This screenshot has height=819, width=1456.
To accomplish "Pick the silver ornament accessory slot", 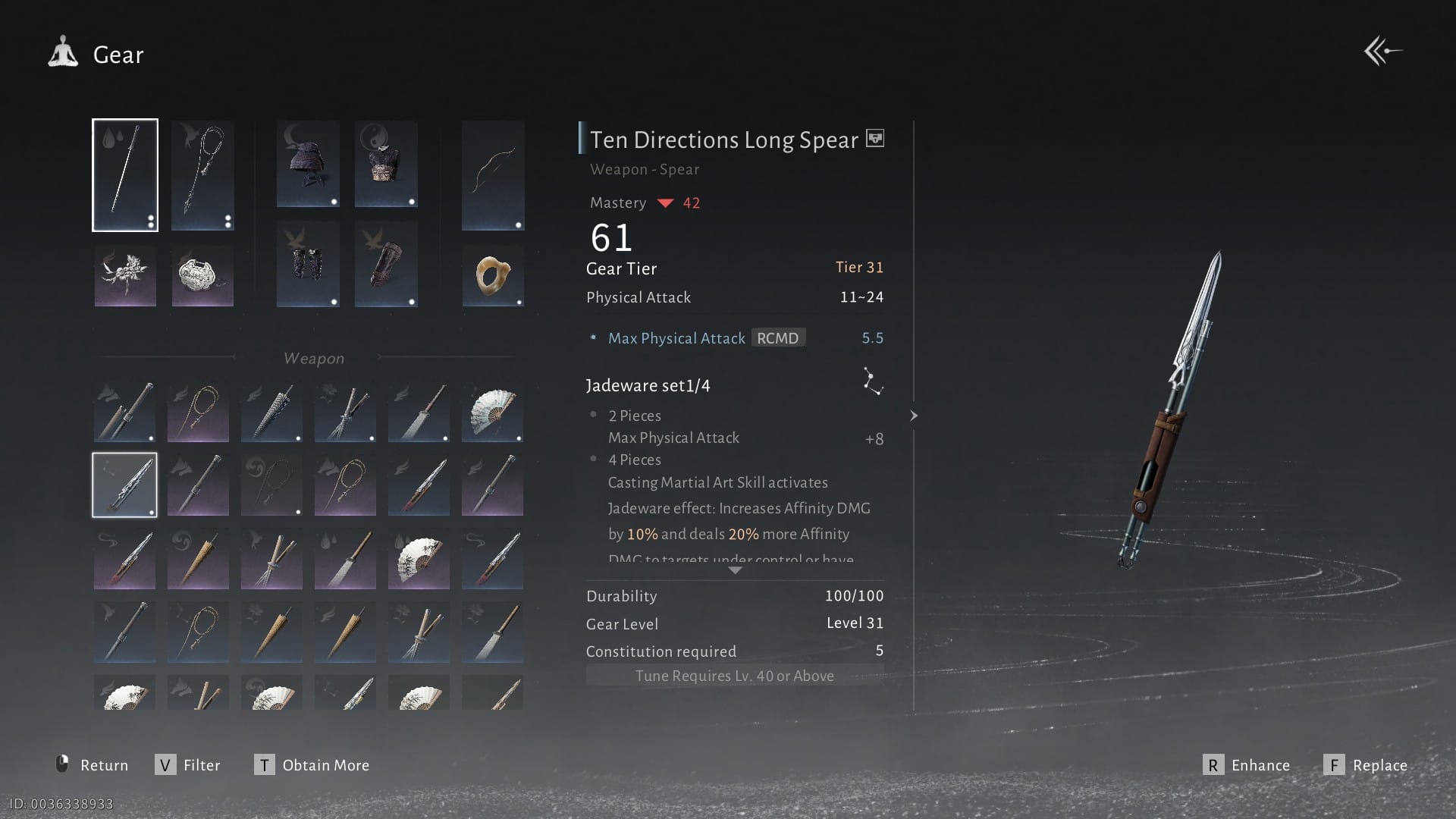I will 202,276.
